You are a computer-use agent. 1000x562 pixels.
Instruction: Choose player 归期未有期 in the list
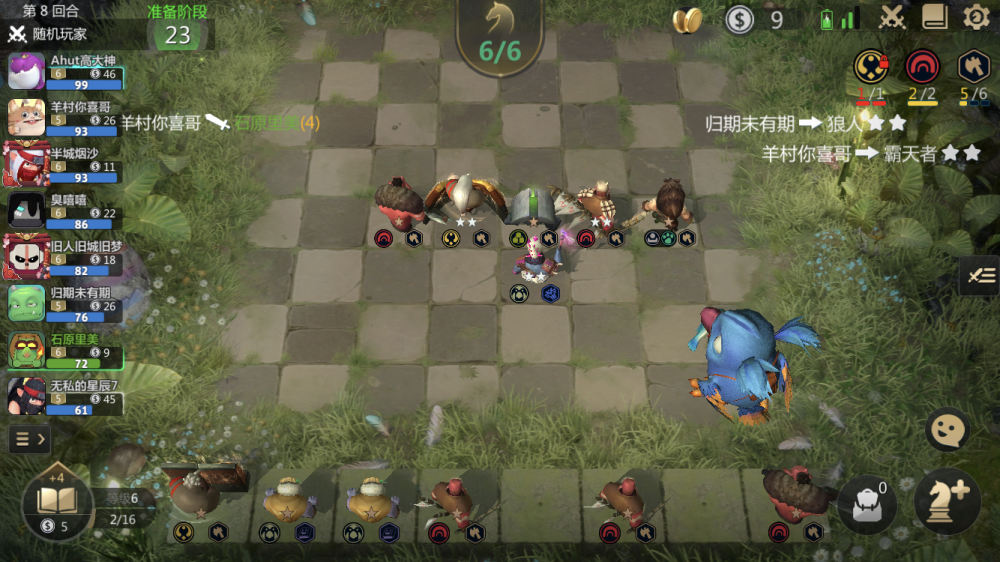(x=65, y=304)
